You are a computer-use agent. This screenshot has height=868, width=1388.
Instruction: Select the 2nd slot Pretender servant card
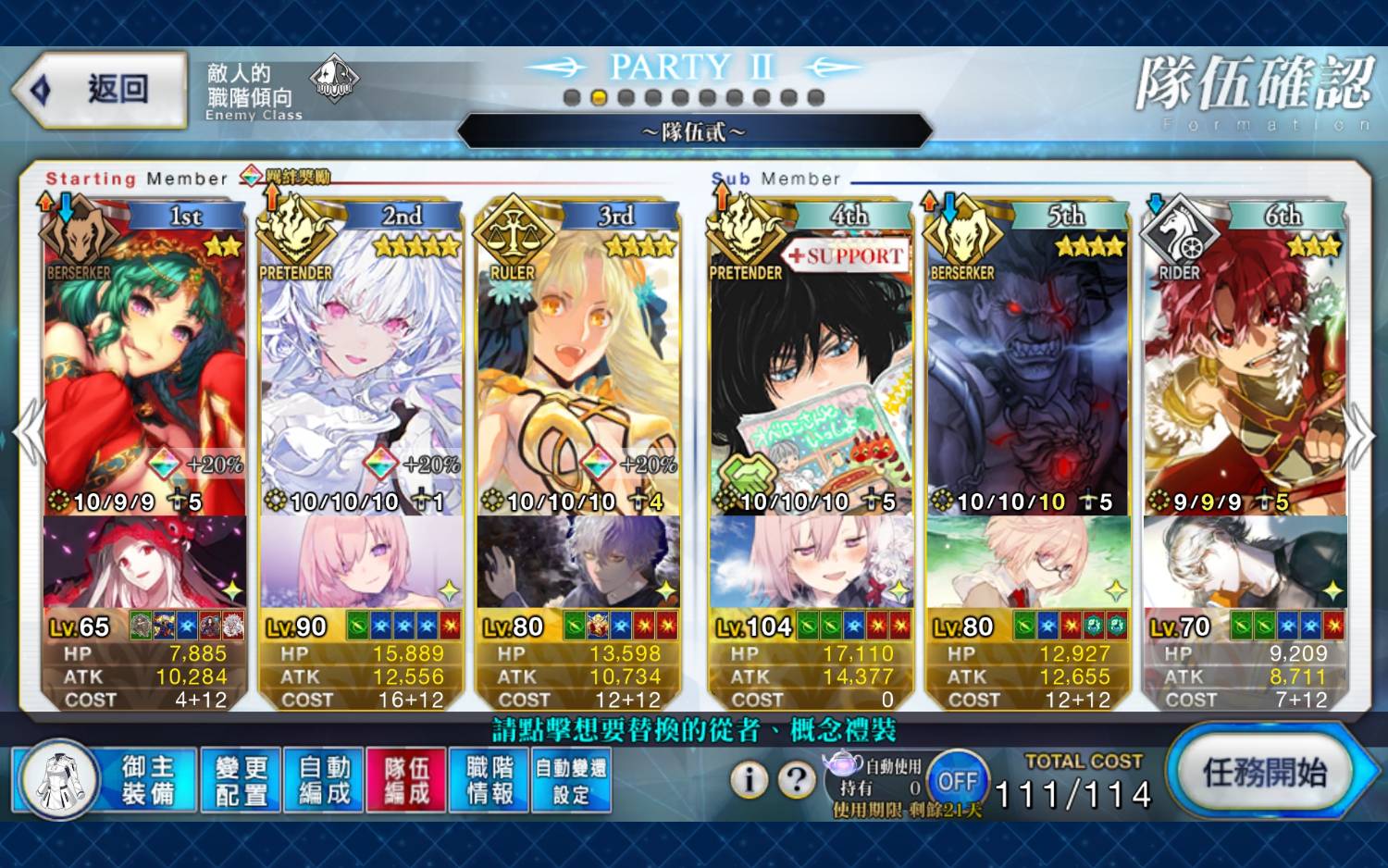361,370
